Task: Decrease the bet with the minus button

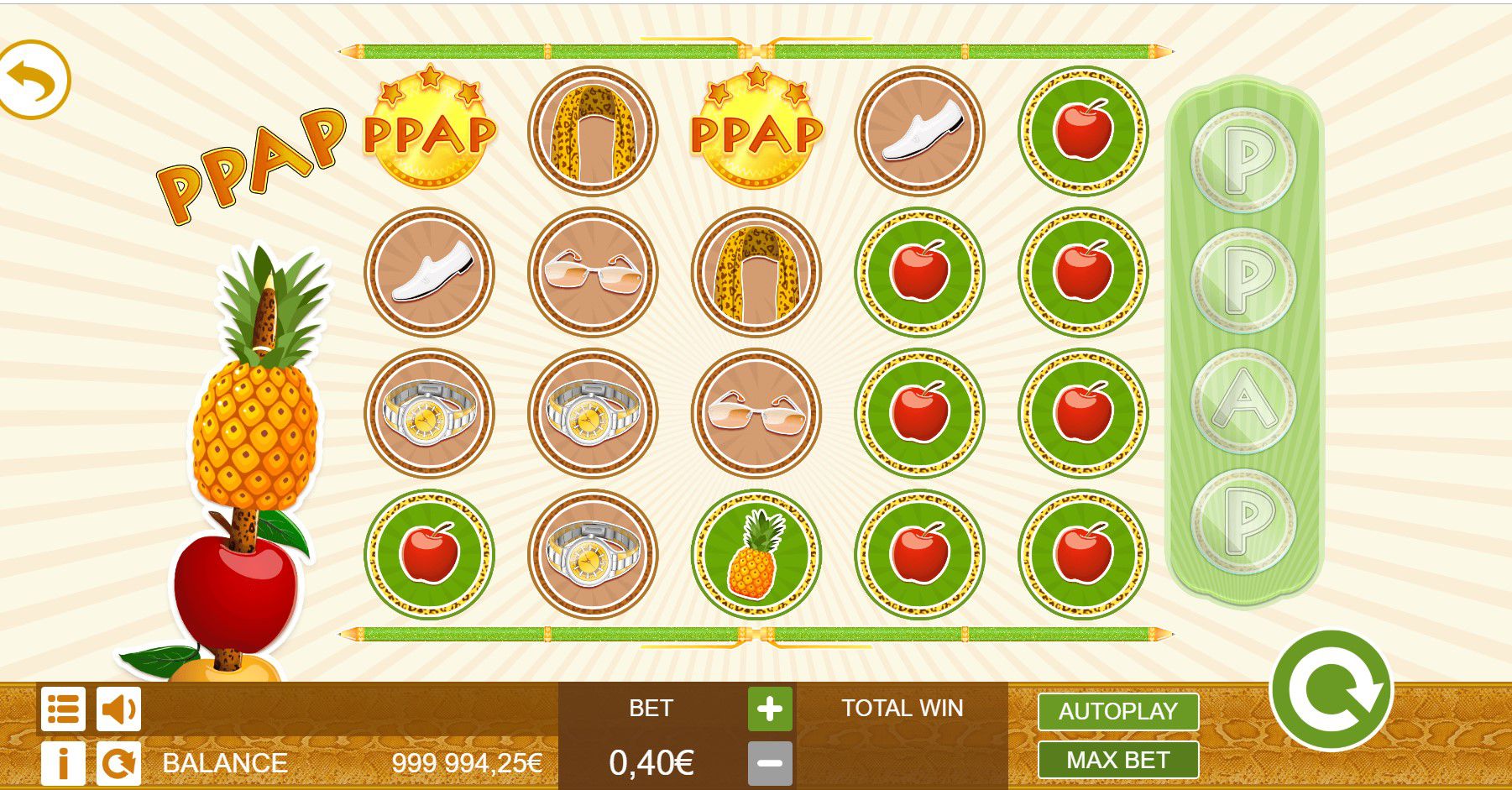Action: tap(770, 763)
